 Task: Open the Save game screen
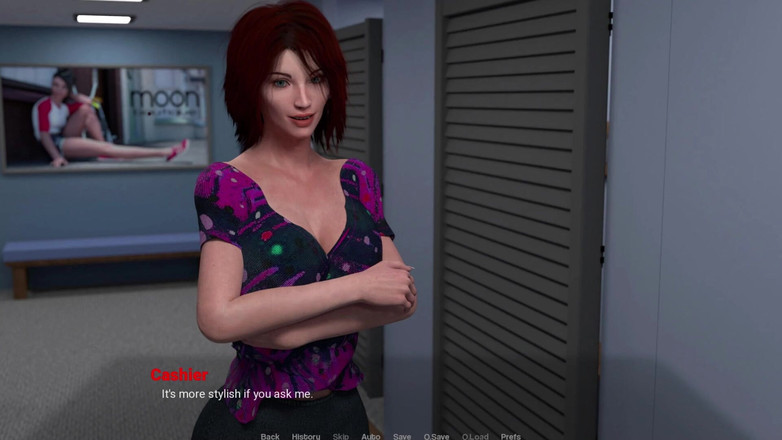point(402,436)
